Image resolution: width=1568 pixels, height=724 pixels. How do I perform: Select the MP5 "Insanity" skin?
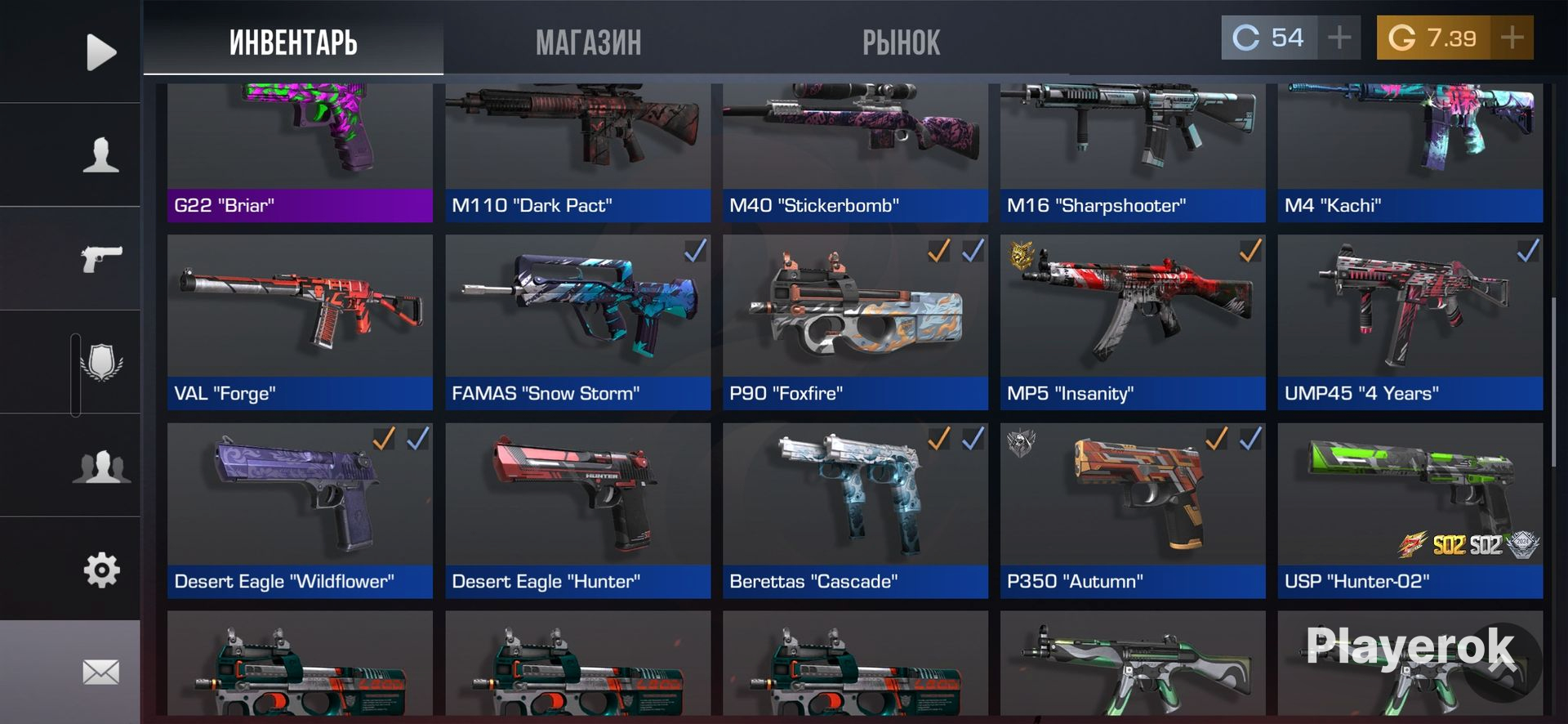coord(1133,323)
